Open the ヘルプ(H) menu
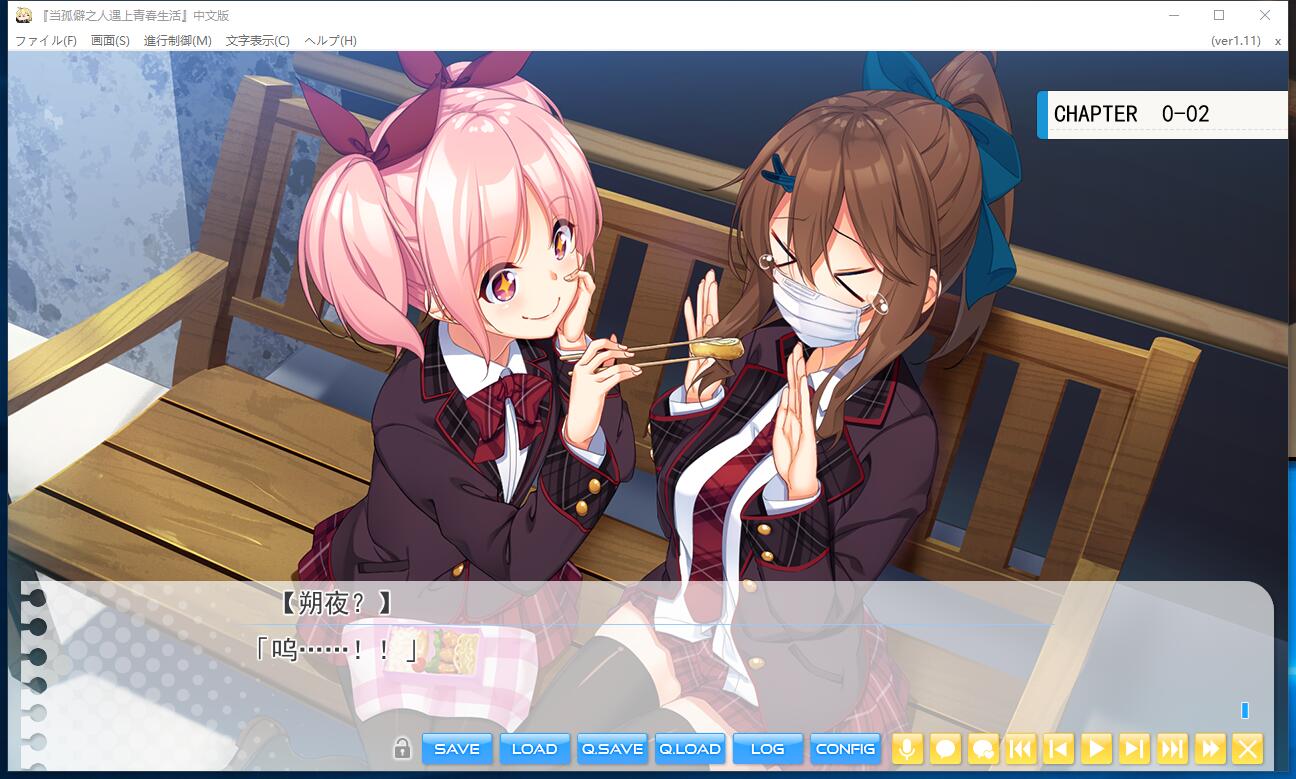Viewport: 1296px width, 779px height. coord(332,41)
